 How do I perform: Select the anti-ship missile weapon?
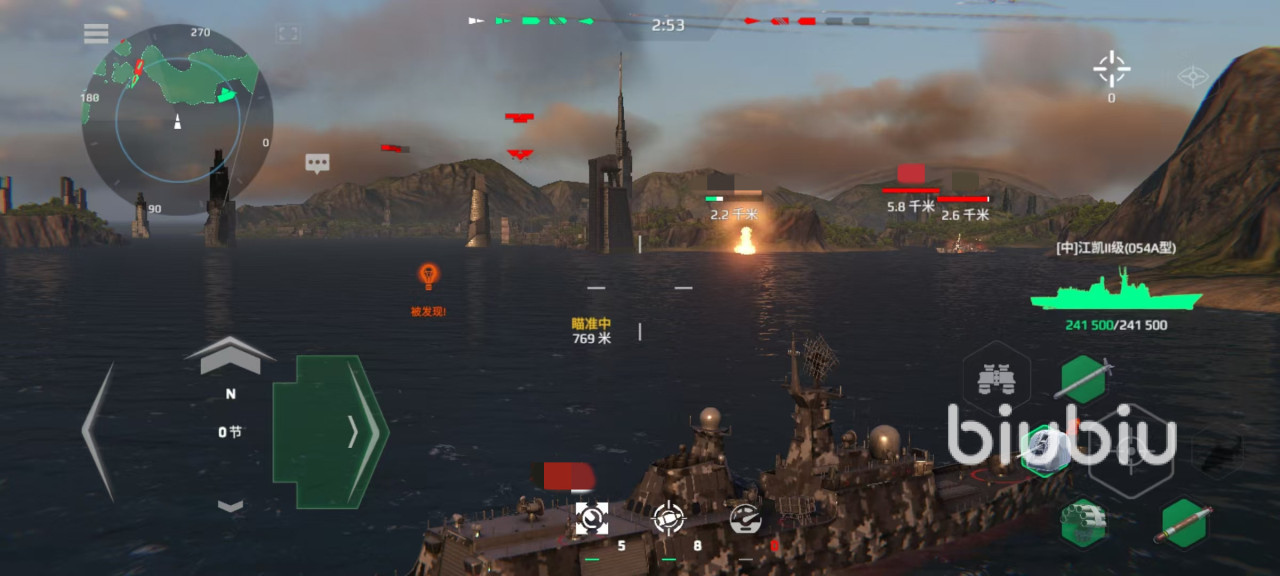pyautogui.click(x=1085, y=379)
